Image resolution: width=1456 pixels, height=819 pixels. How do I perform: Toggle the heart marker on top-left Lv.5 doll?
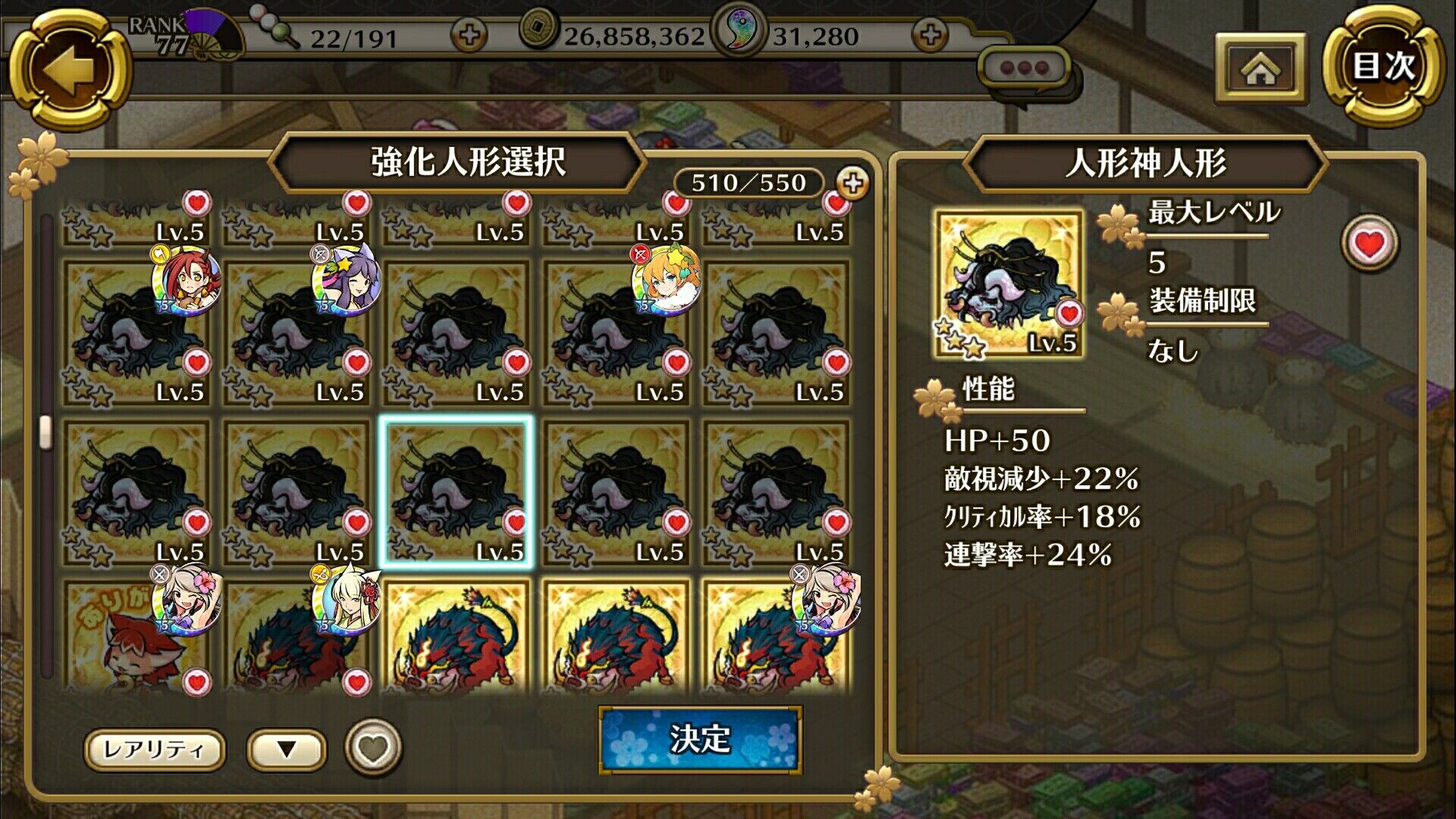[x=196, y=200]
